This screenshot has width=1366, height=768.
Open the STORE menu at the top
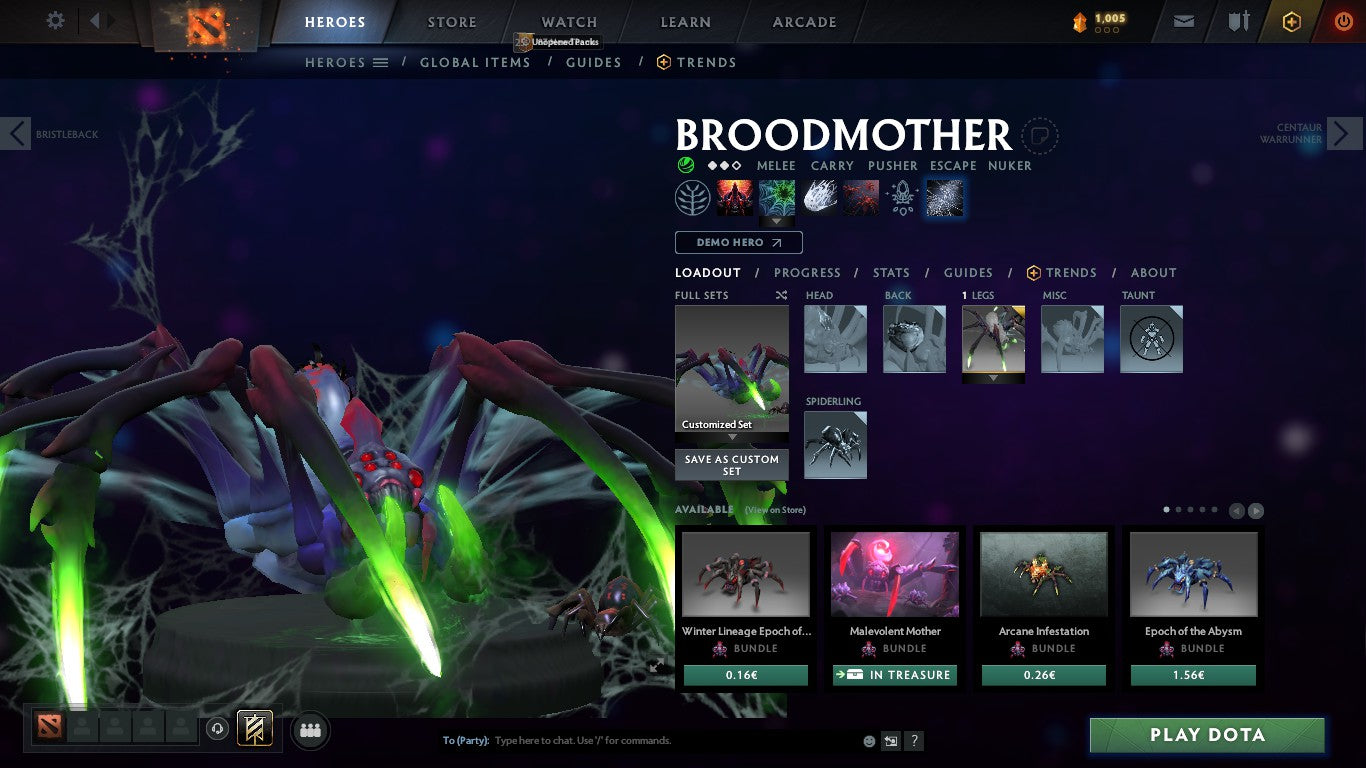451,21
